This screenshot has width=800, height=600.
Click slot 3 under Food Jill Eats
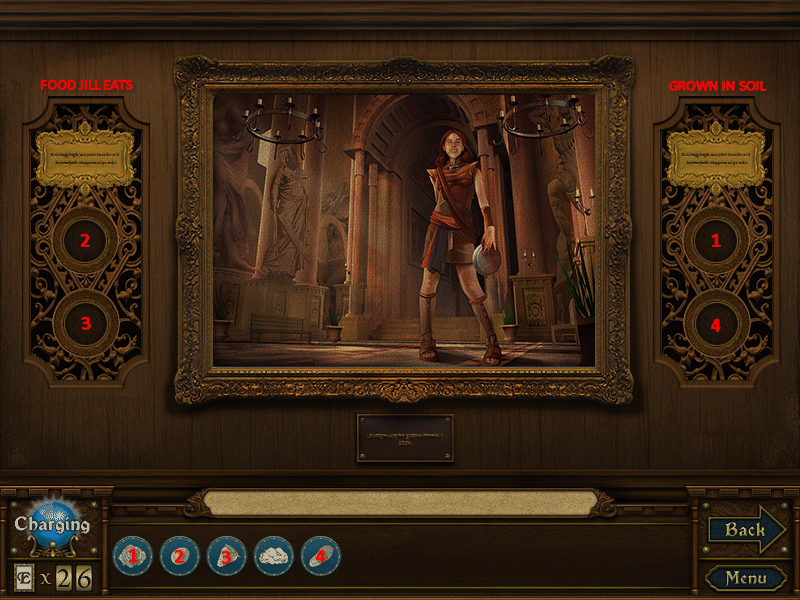[x=86, y=323]
